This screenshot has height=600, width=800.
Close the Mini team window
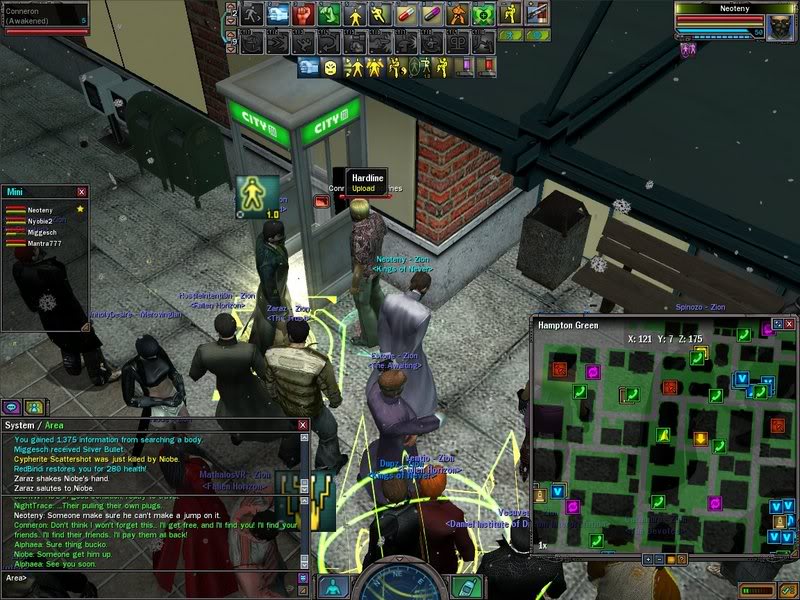click(82, 191)
